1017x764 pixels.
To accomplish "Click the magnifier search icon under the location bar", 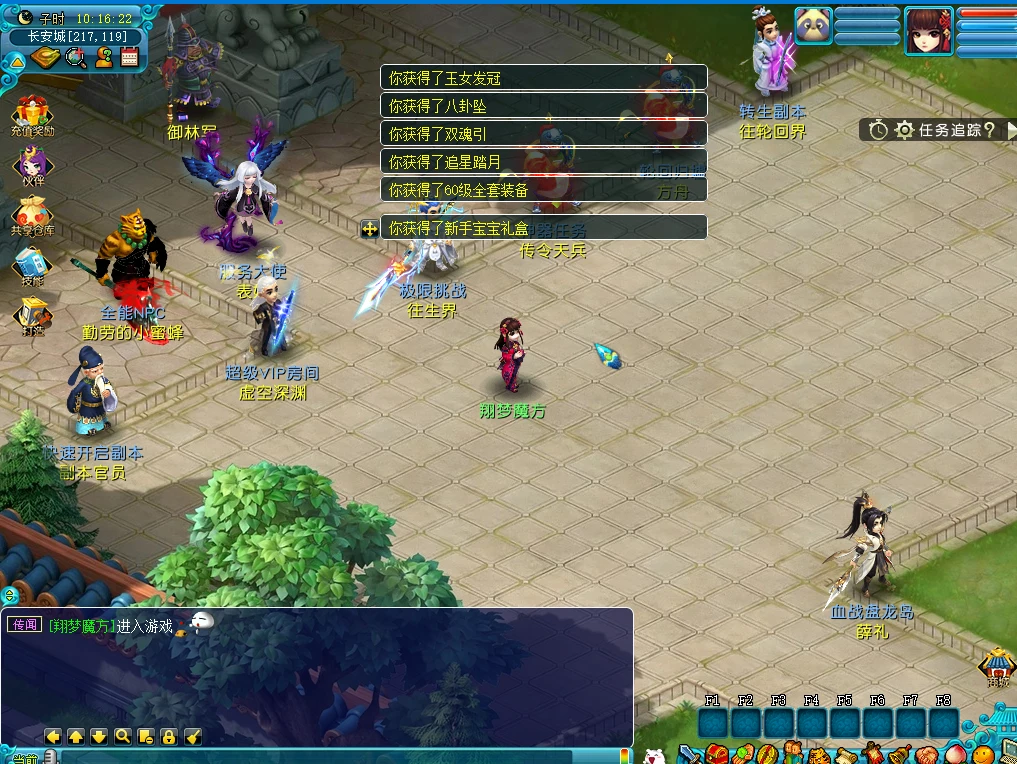I will [x=76, y=57].
